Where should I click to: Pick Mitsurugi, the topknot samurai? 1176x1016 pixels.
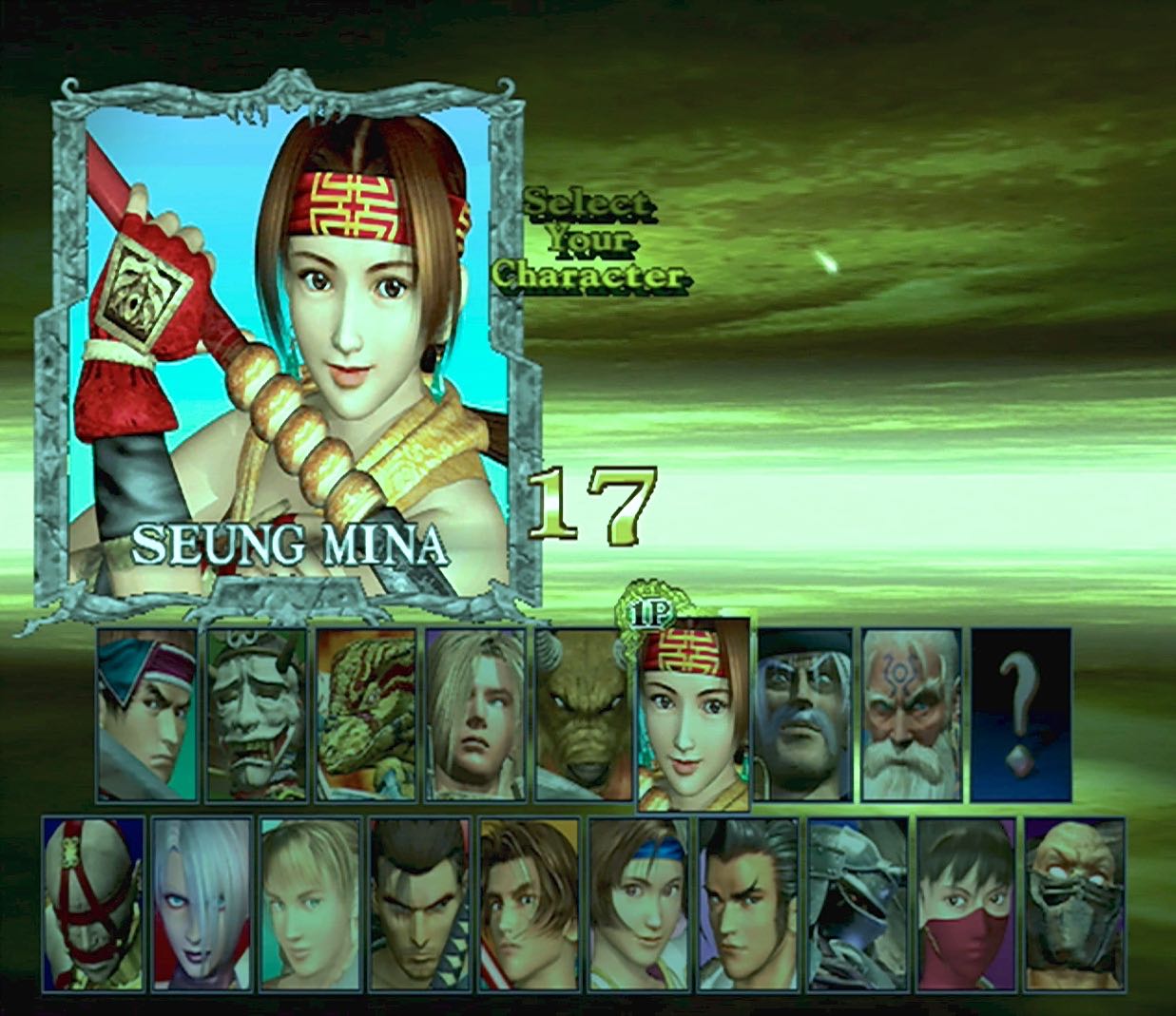[x=420, y=903]
